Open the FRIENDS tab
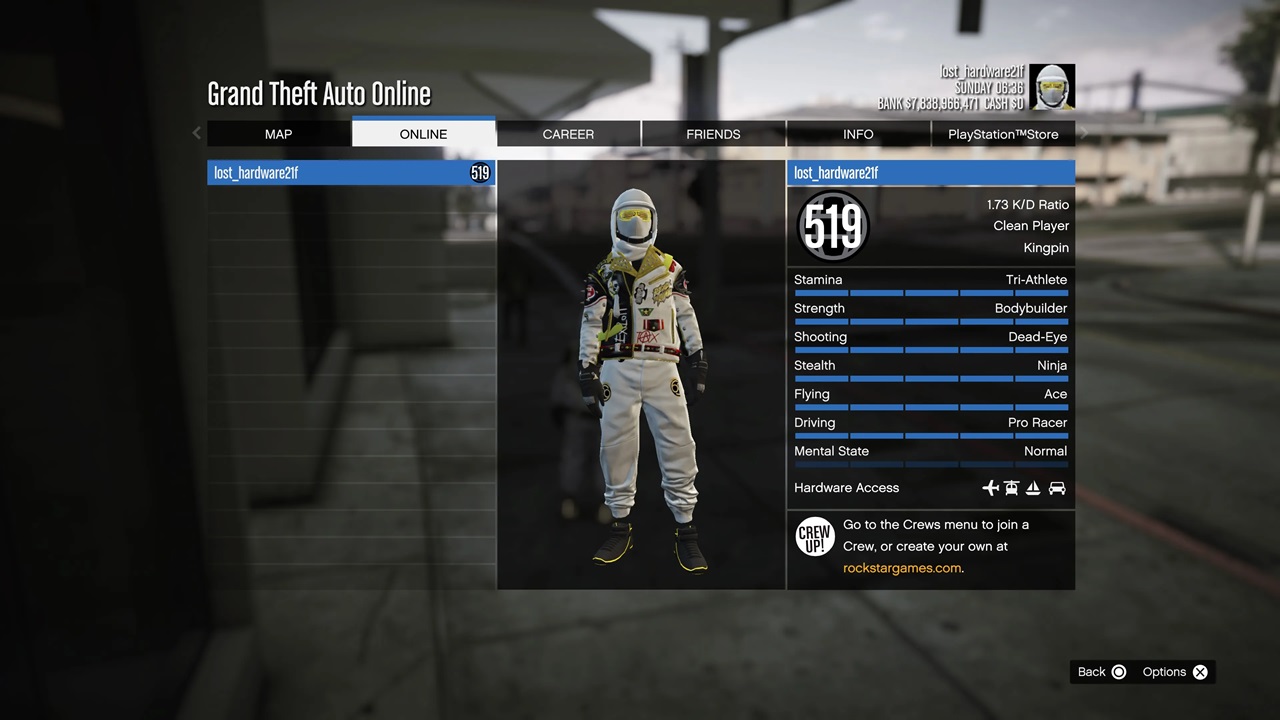The image size is (1280, 720). (x=712, y=134)
